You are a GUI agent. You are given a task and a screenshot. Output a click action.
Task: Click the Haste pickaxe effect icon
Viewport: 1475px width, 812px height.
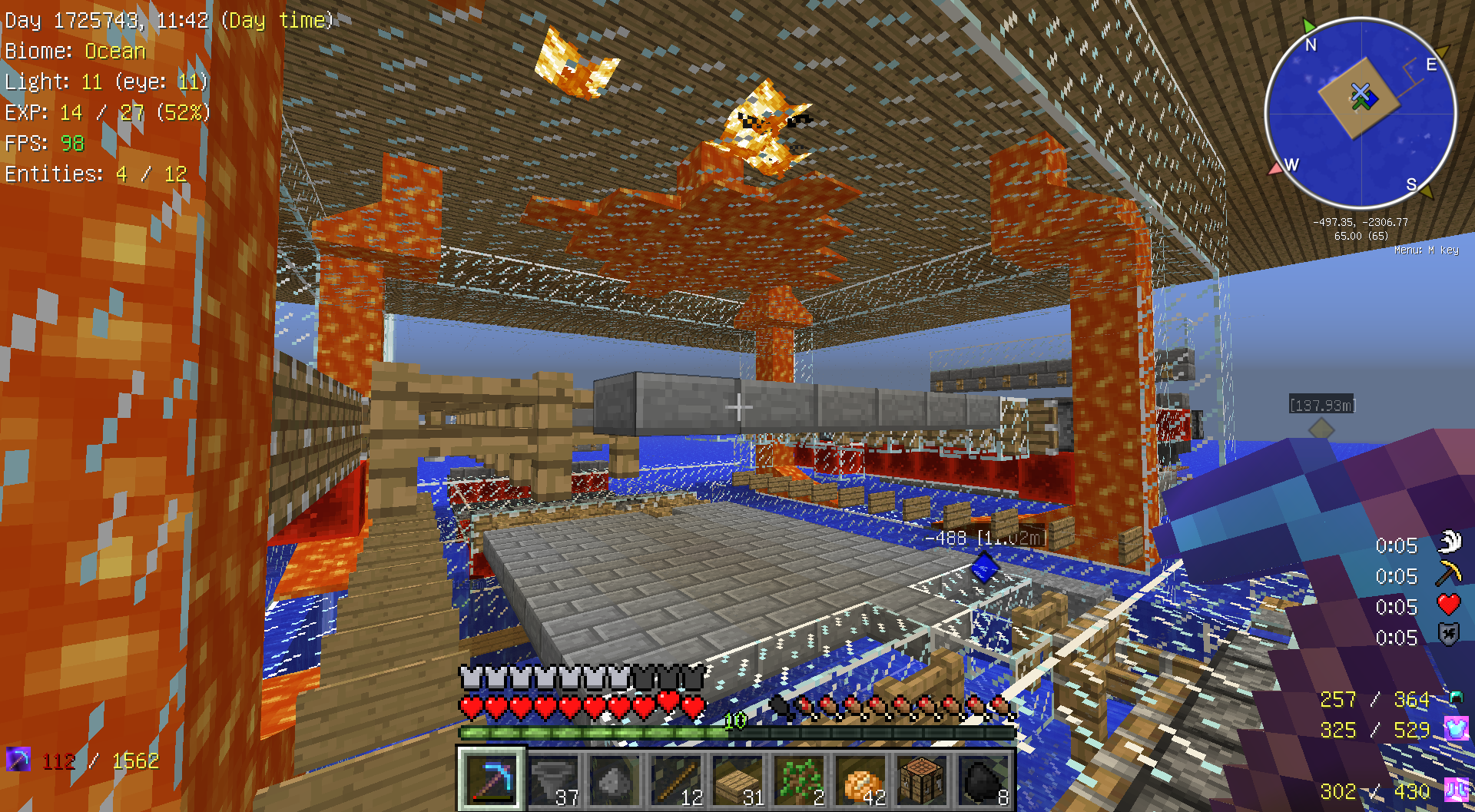point(1449,575)
